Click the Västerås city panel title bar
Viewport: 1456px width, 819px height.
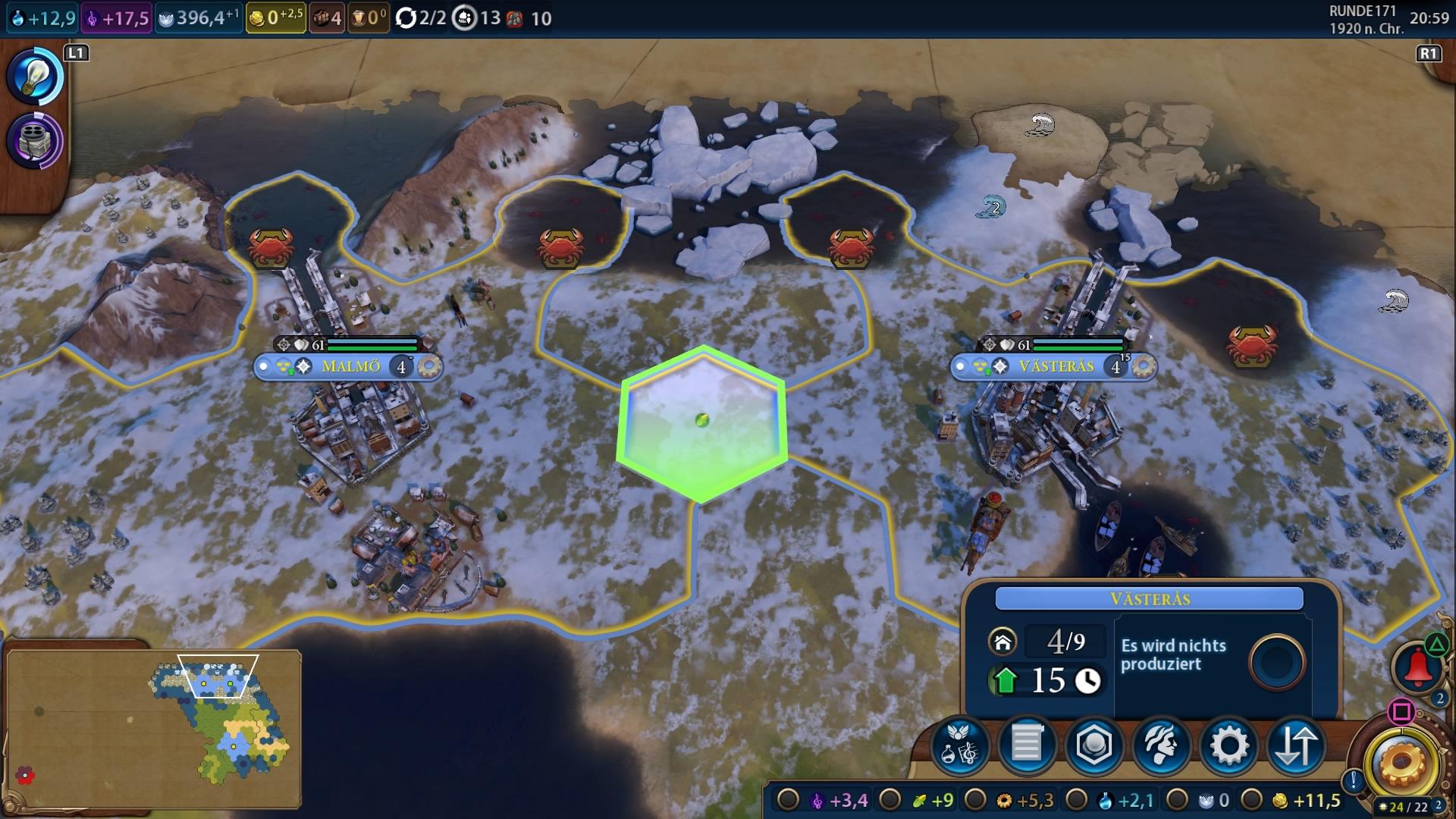coord(1149,599)
